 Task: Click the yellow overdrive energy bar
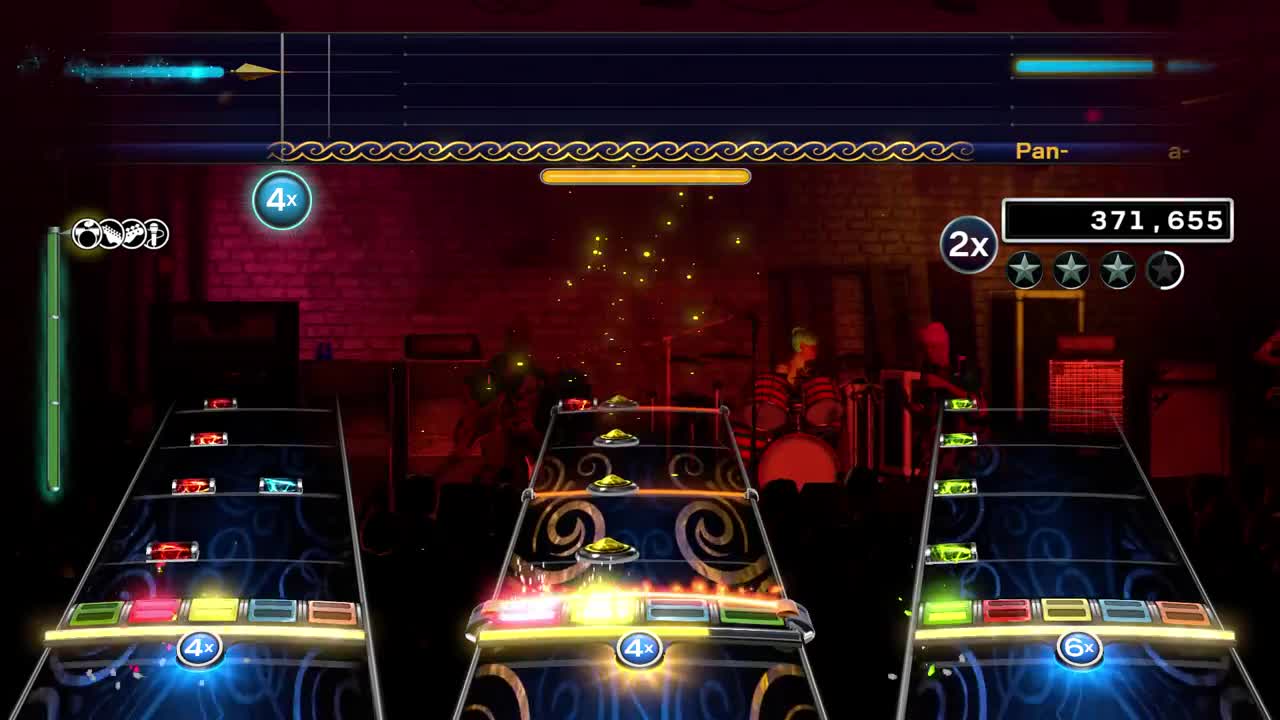pos(644,174)
